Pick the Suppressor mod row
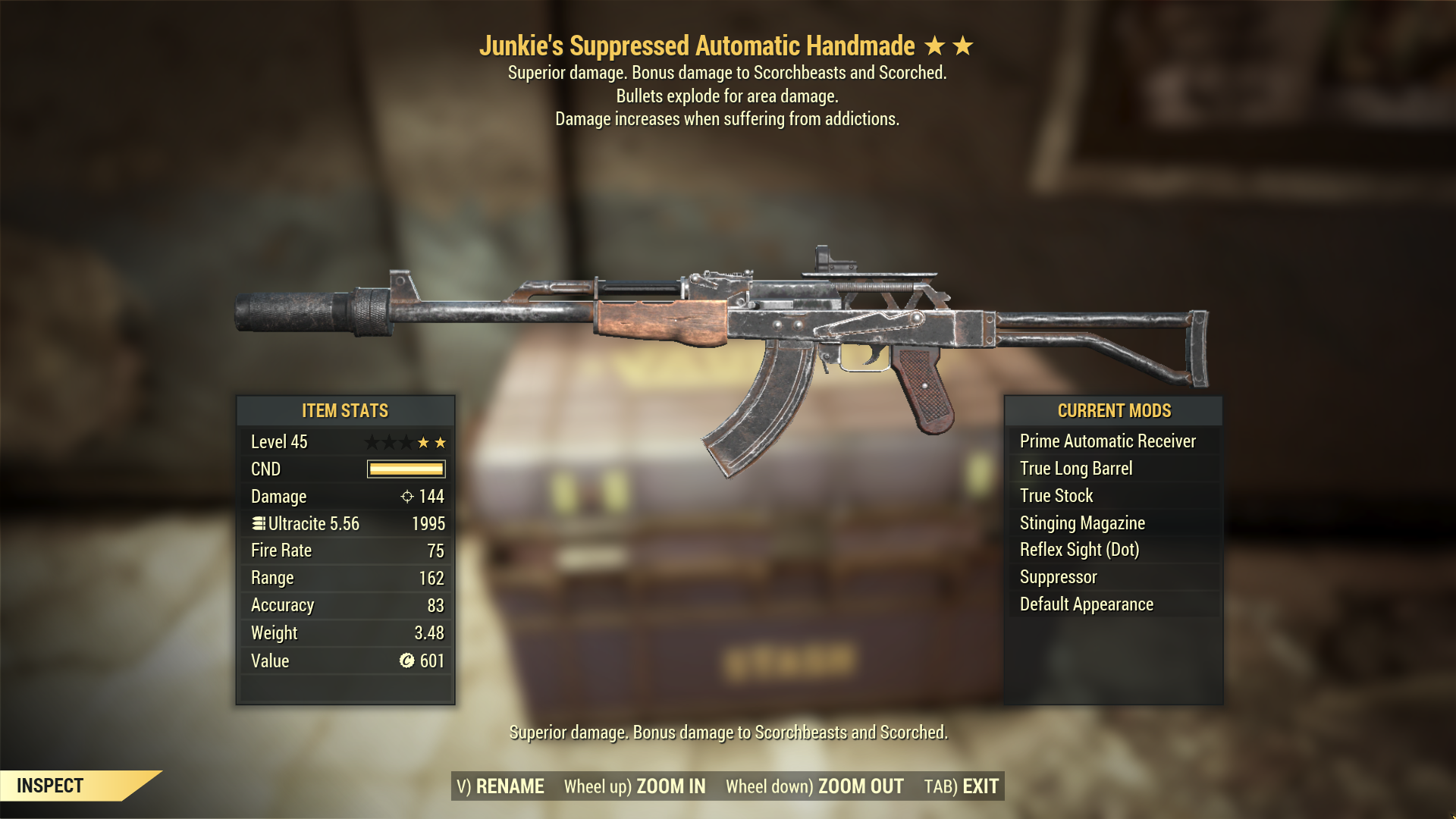Screen dimensions: 1456x819 1058,577
